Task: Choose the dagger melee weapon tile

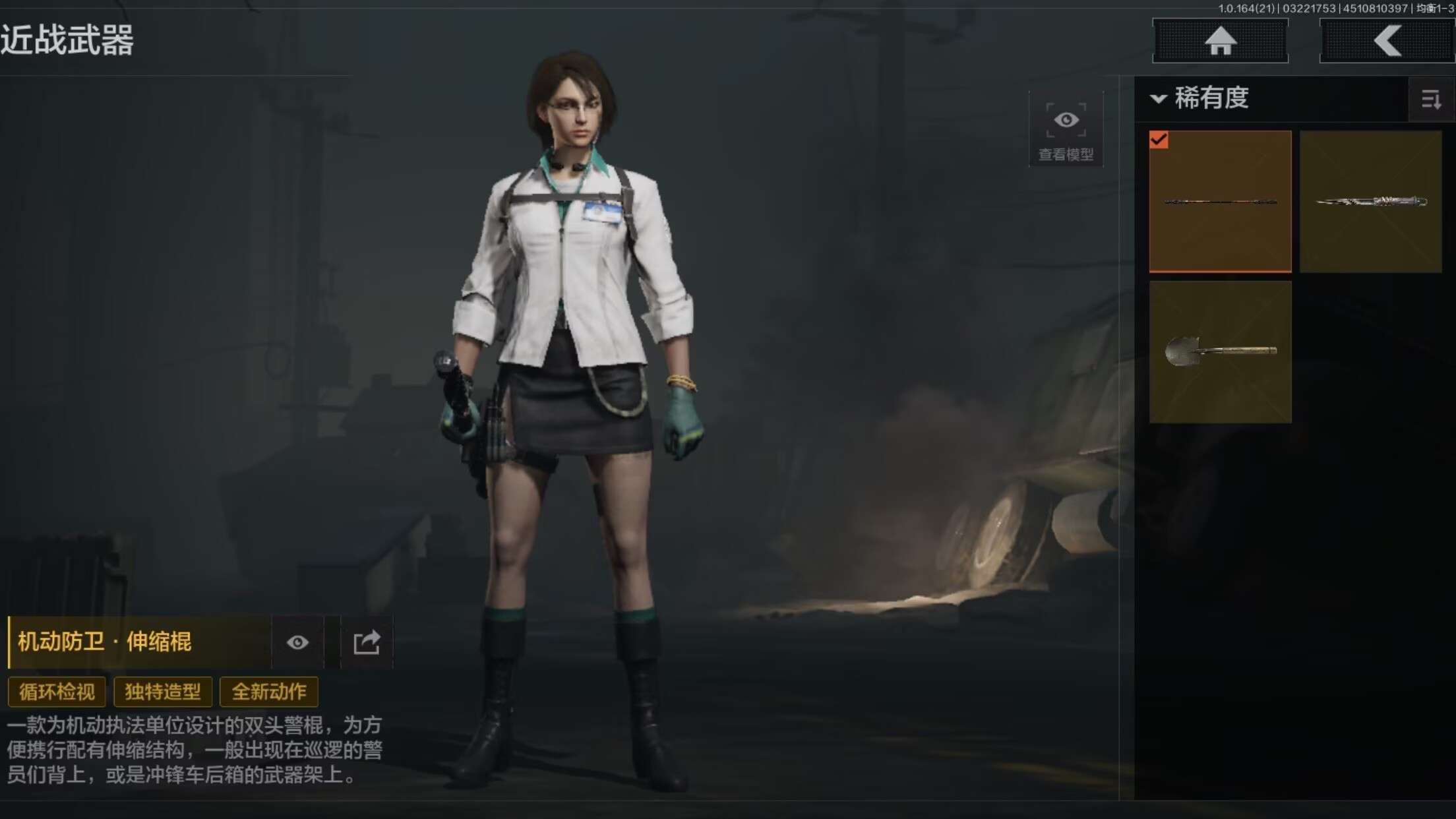Action: (1370, 201)
